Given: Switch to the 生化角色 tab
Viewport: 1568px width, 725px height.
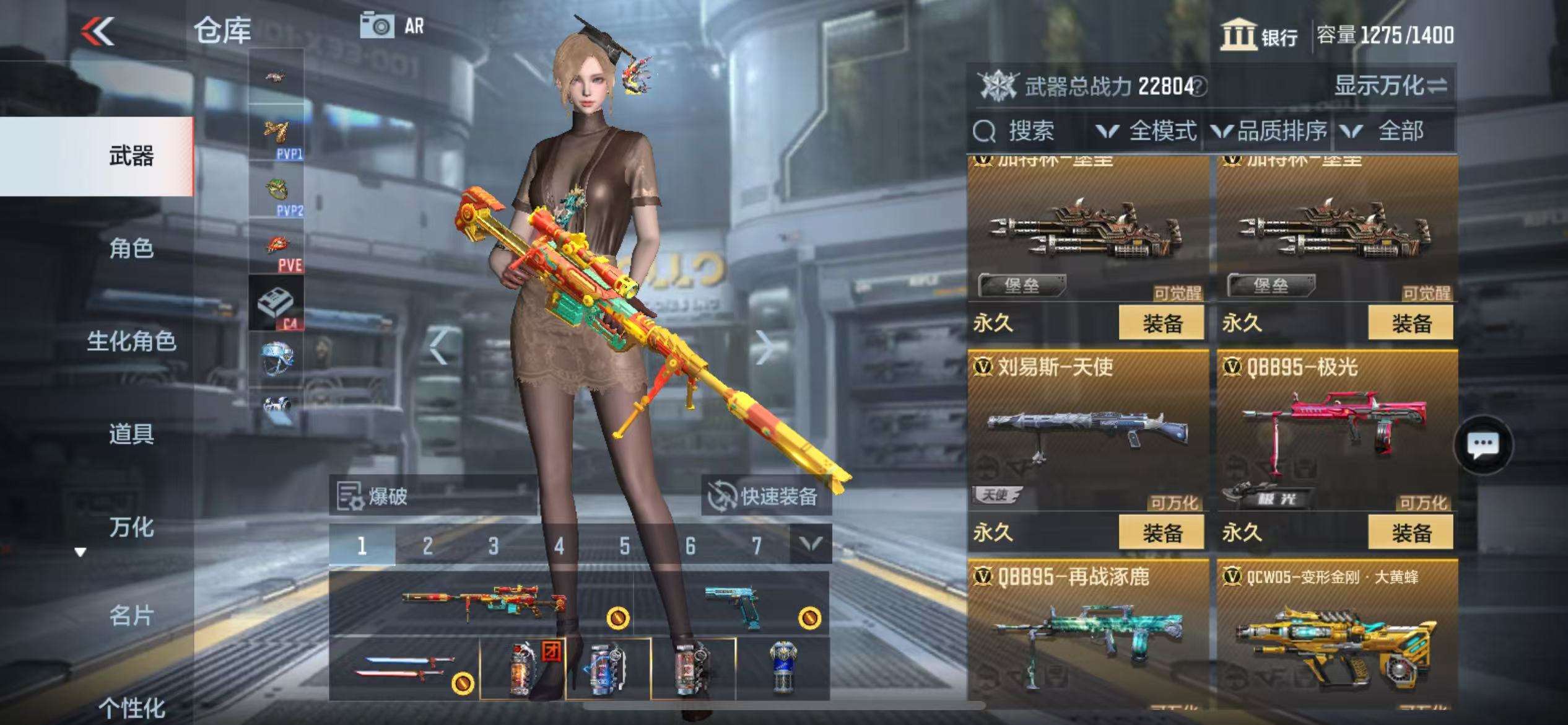Looking at the screenshot, I should tap(131, 341).
